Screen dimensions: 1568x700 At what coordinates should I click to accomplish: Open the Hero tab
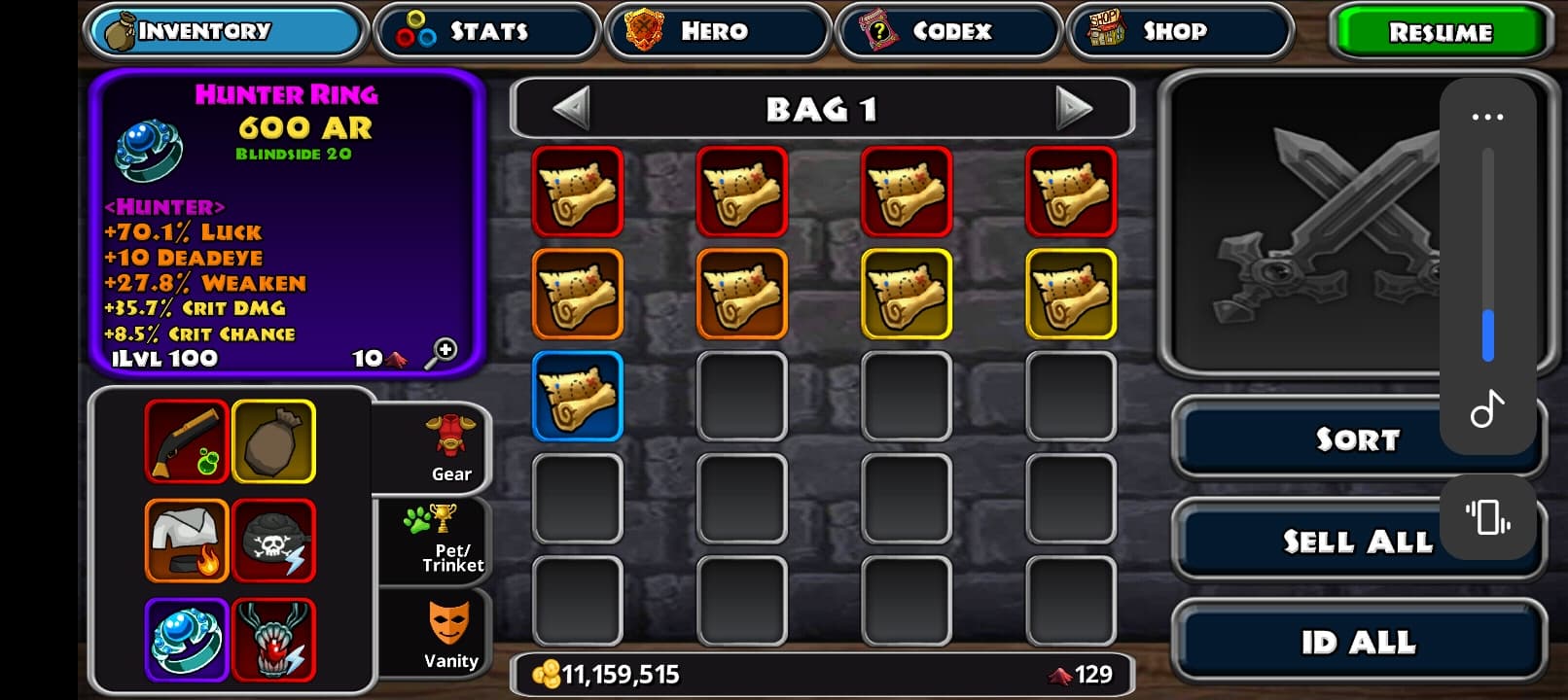(717, 31)
